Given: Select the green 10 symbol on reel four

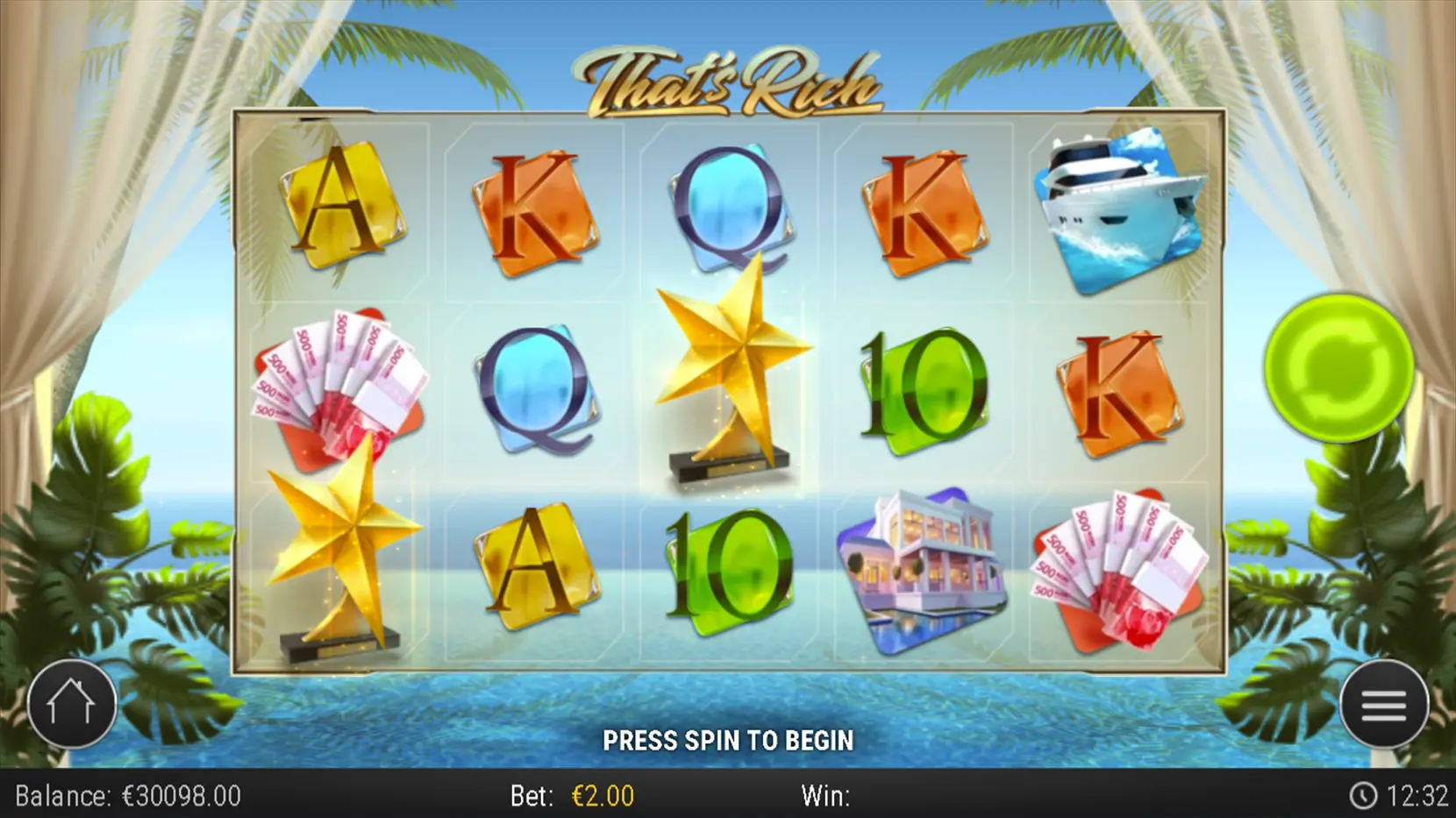Looking at the screenshot, I should 924,386.
